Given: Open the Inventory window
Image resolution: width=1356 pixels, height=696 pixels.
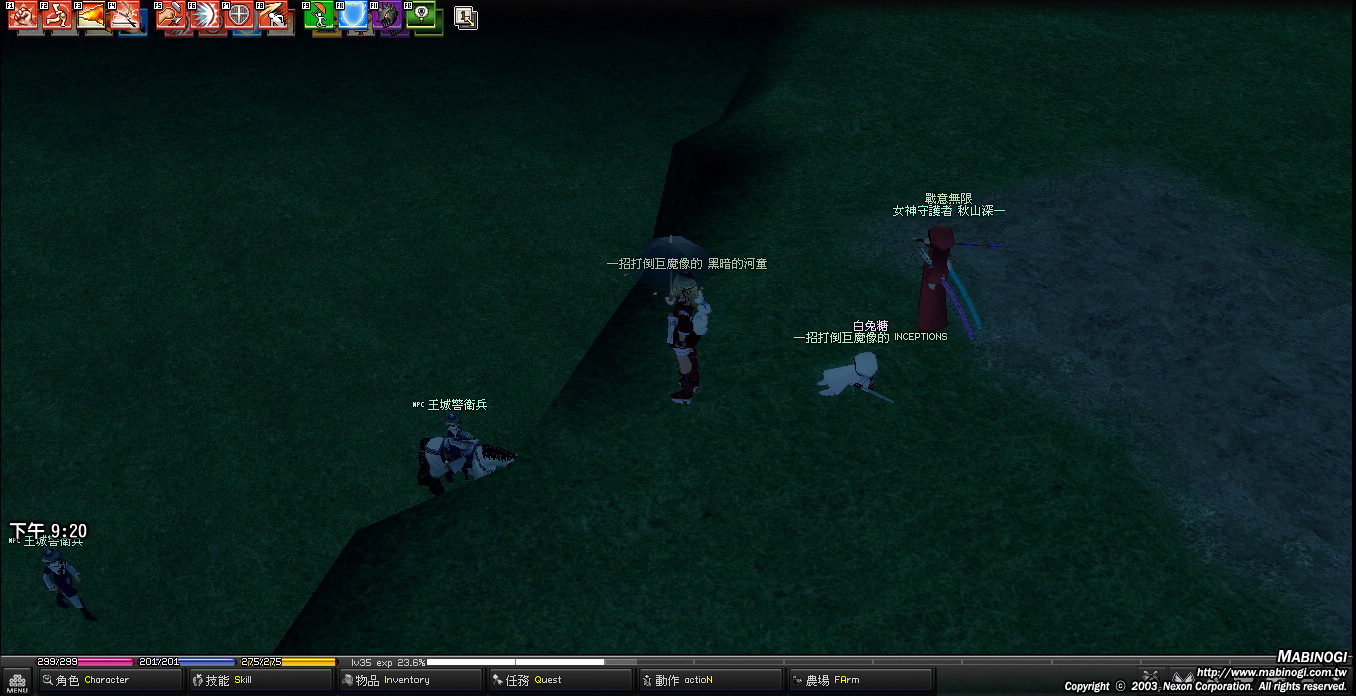Looking at the screenshot, I should tap(410, 680).
